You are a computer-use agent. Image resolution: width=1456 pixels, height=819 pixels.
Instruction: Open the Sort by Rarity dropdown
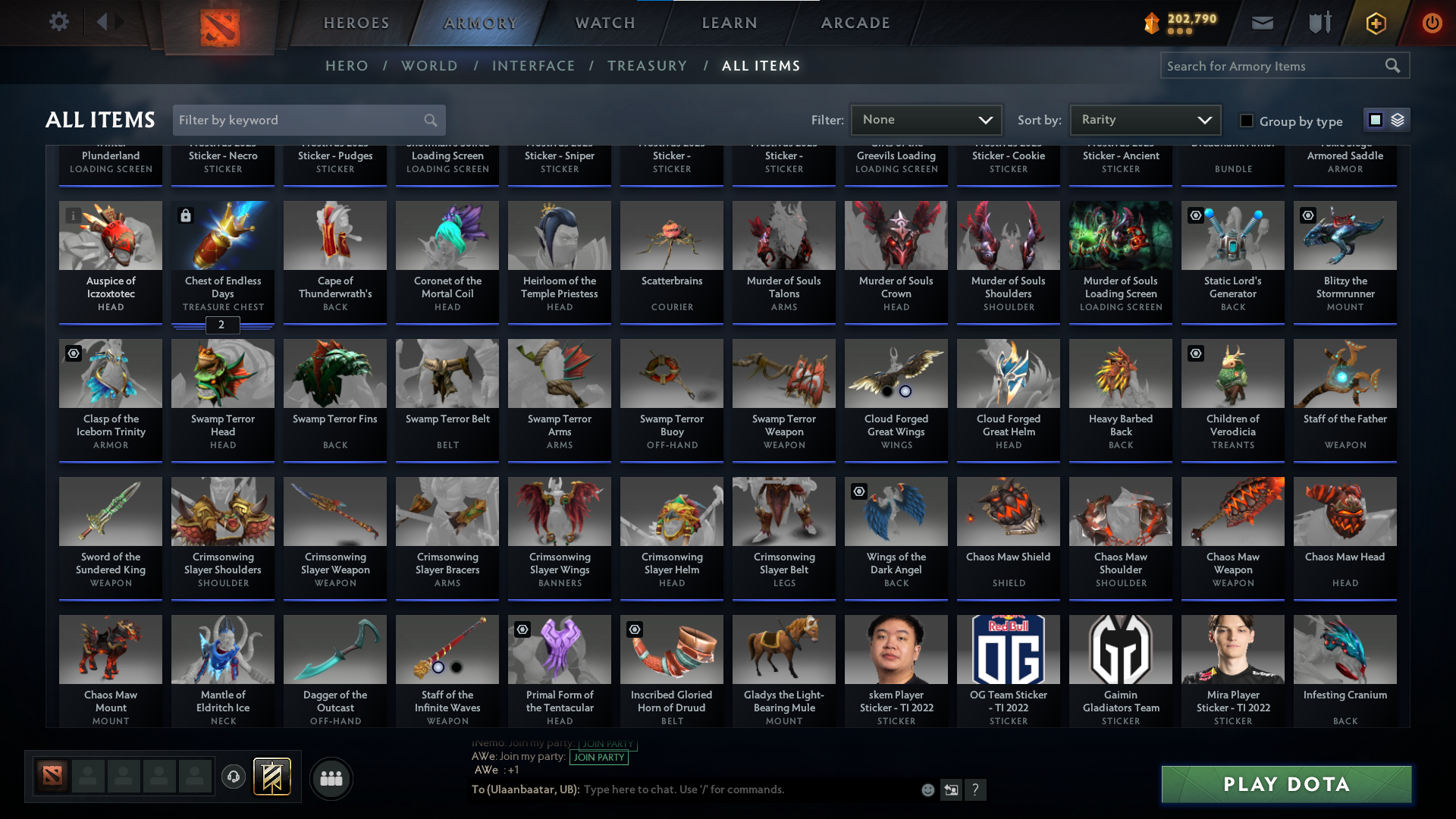tap(1144, 119)
